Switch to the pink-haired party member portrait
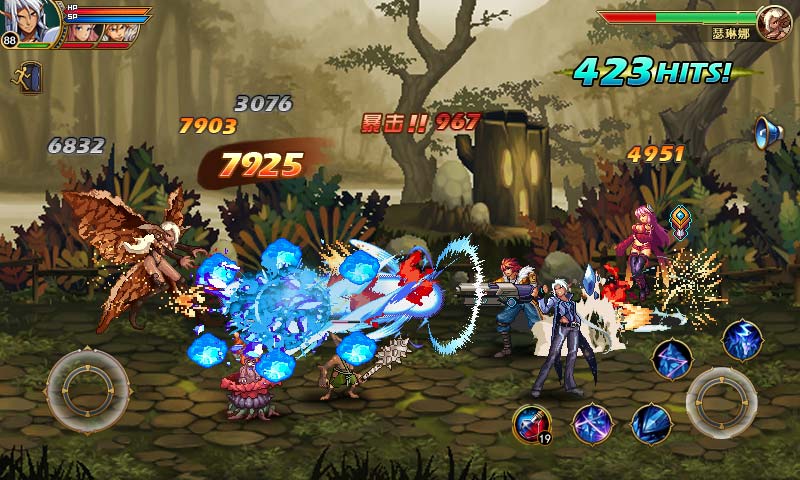Screen dimensions: 800x480 (x=81, y=30)
